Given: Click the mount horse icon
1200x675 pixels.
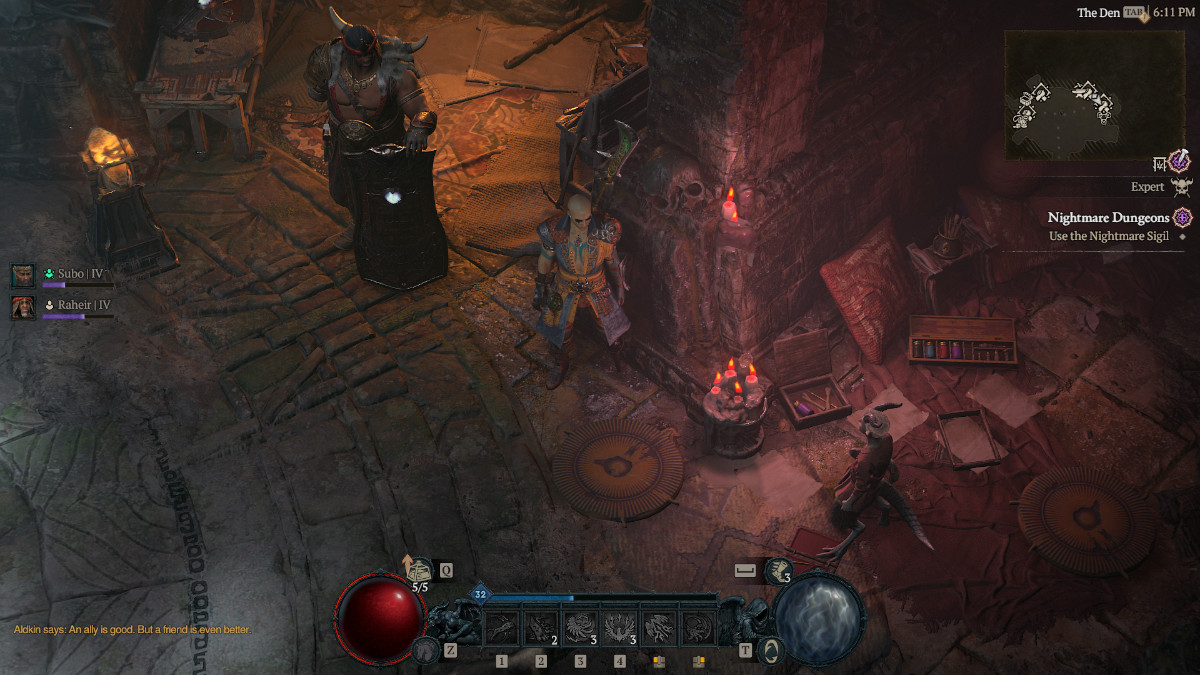Looking at the screenshot, I should tap(423, 650).
